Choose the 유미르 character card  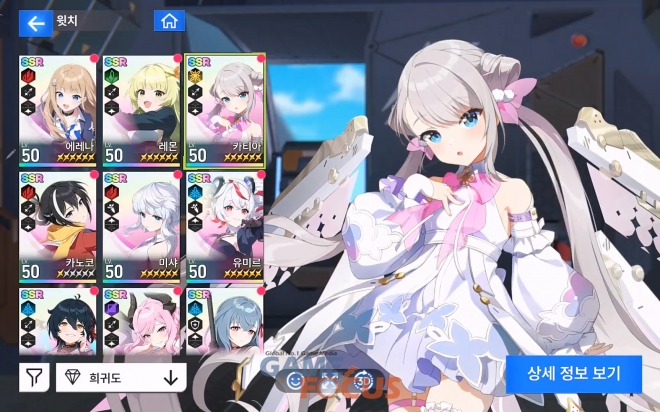tap(224, 226)
